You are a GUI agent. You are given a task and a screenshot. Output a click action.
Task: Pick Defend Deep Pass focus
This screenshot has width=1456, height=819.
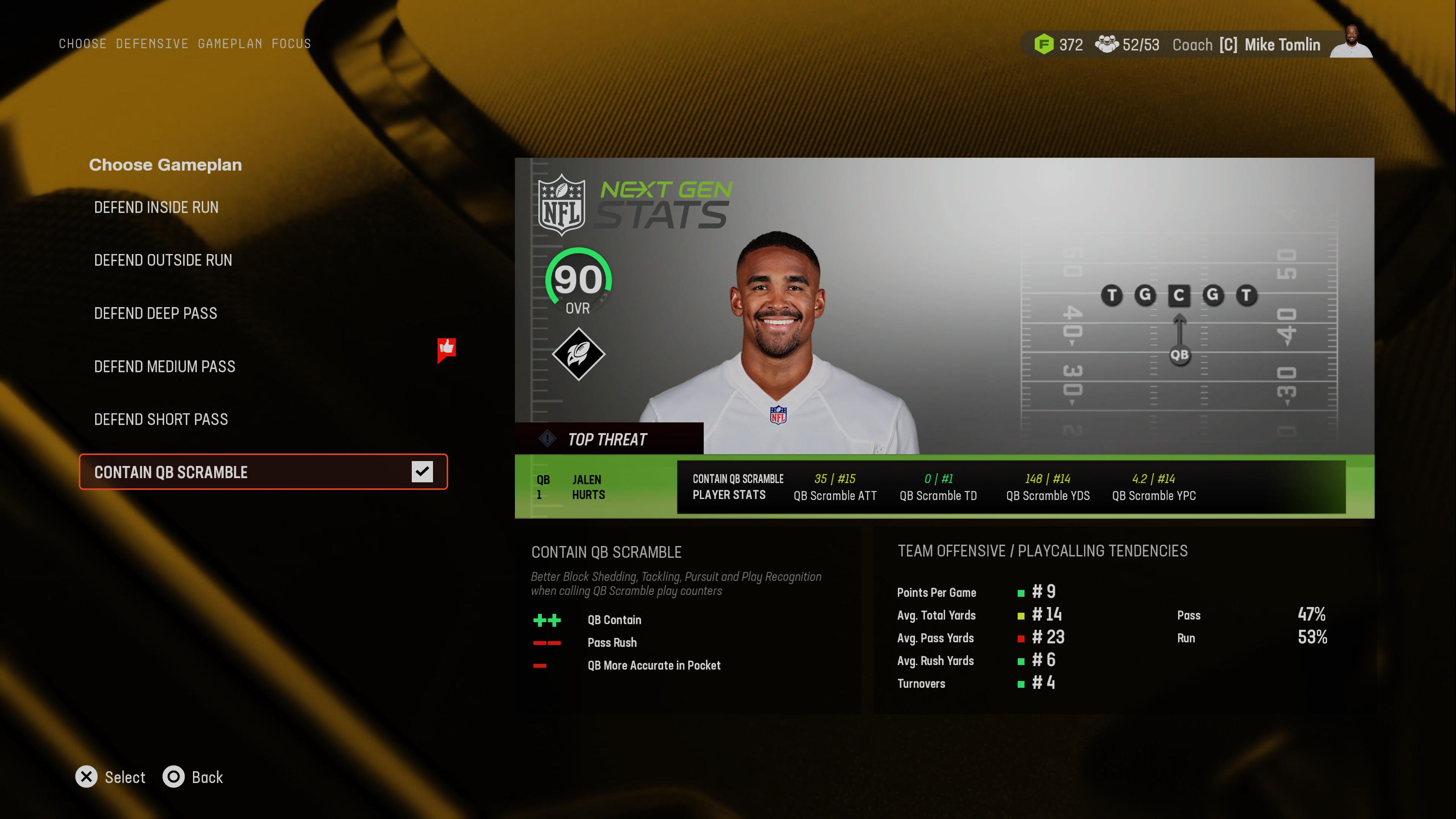coord(155,313)
